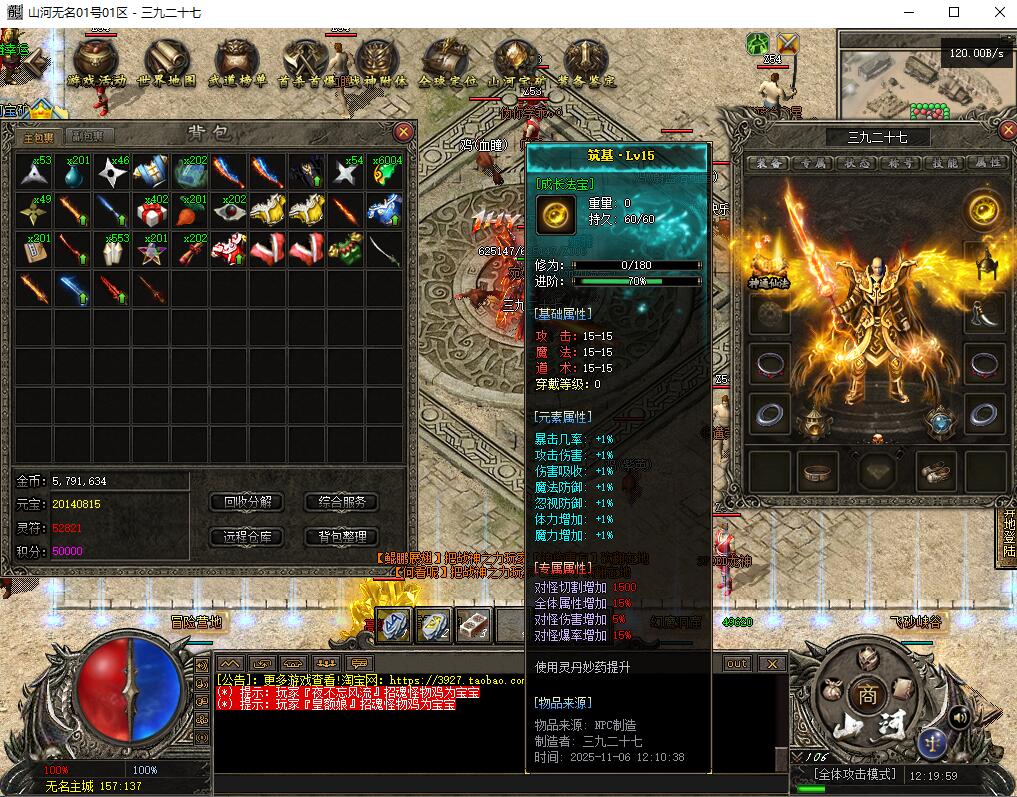Switch to the 副包裹 secondary bag tab
The image size is (1017, 797).
(93, 136)
